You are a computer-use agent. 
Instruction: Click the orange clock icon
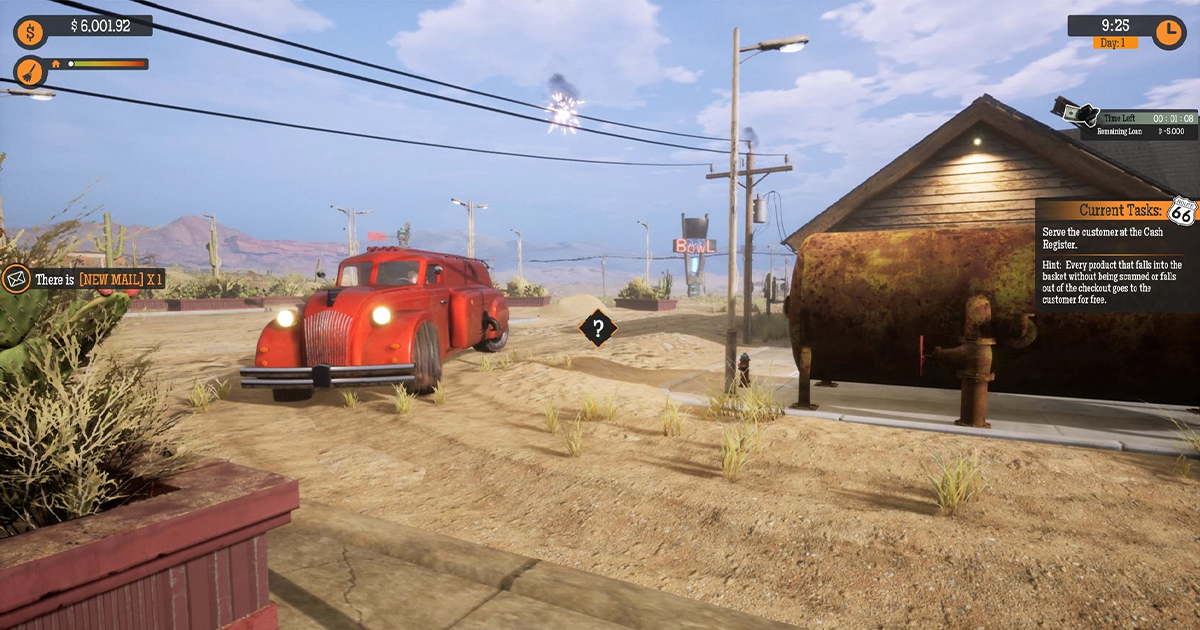coord(1168,32)
